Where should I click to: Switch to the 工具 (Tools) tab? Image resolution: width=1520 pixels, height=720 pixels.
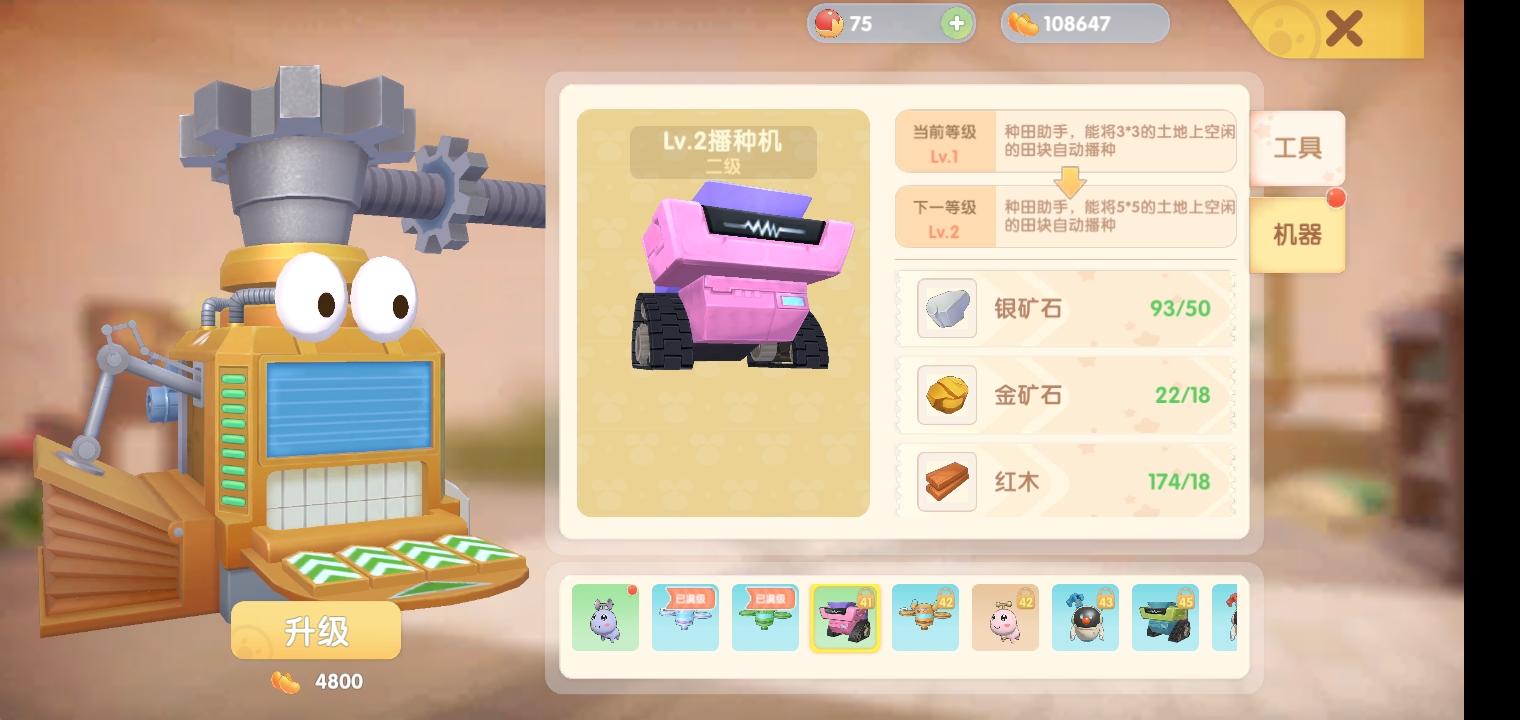point(1297,148)
